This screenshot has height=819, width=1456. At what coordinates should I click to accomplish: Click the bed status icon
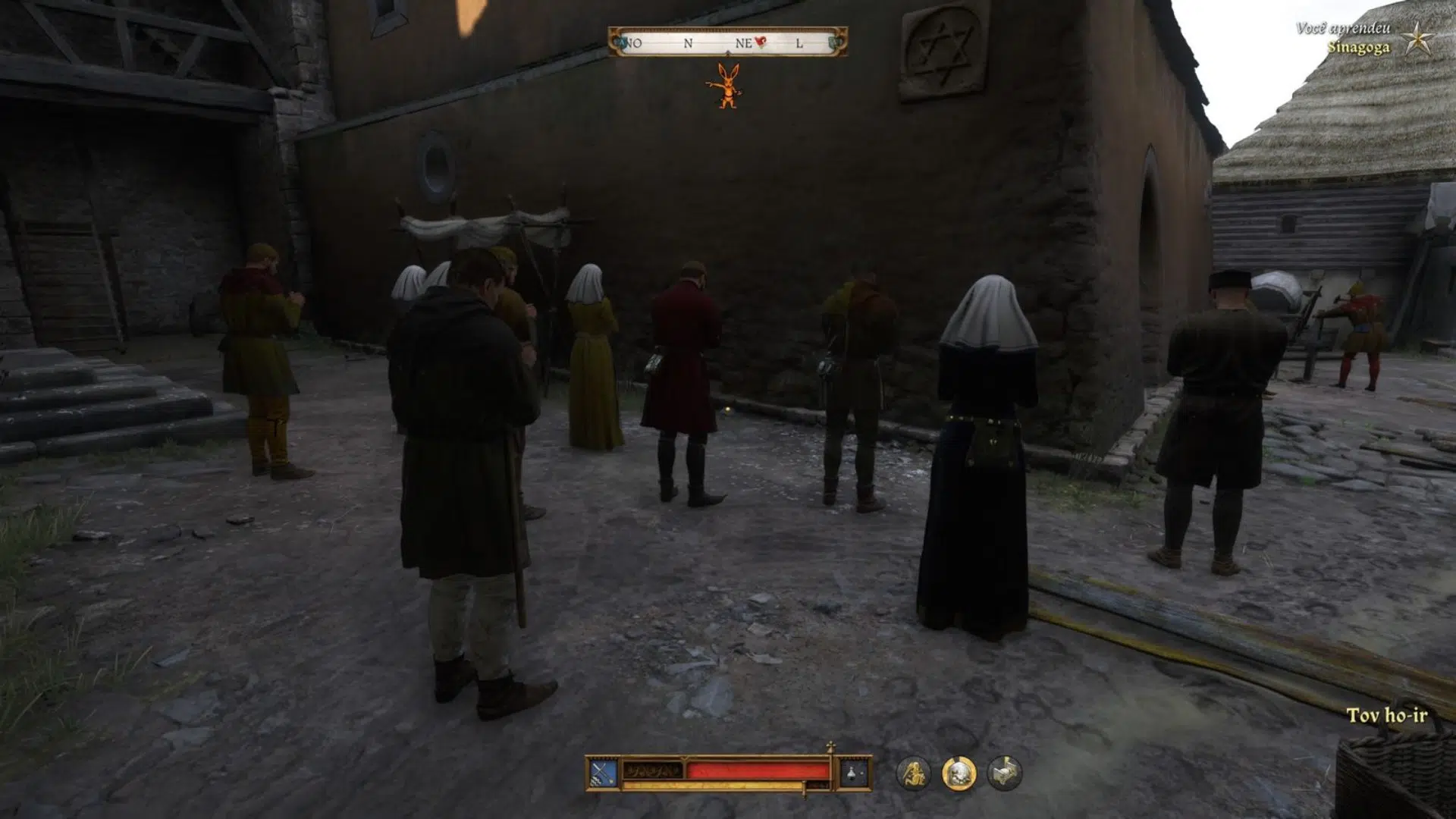(x=1004, y=773)
